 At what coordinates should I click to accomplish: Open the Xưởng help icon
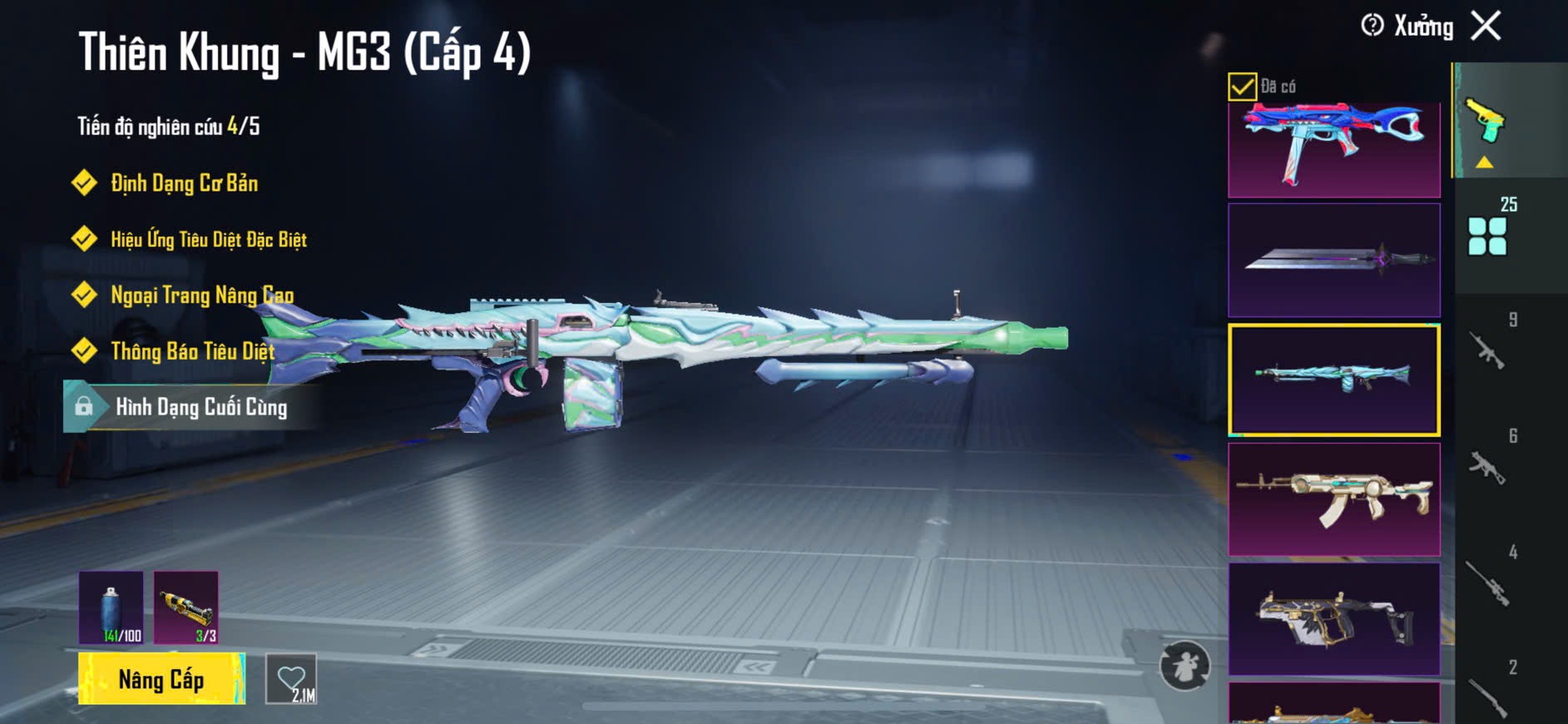point(1372,26)
